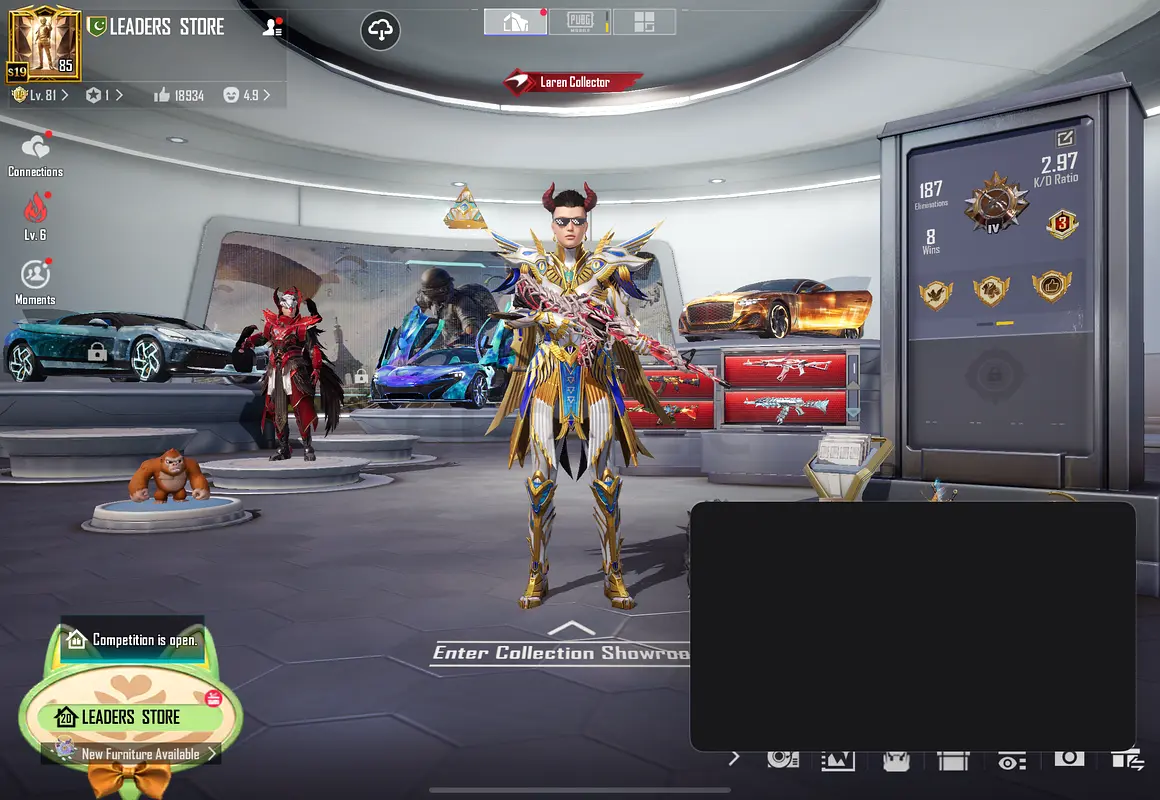The width and height of the screenshot is (1160, 800).
Task: Open the green LEADERS STORE home badge
Action: [130, 717]
